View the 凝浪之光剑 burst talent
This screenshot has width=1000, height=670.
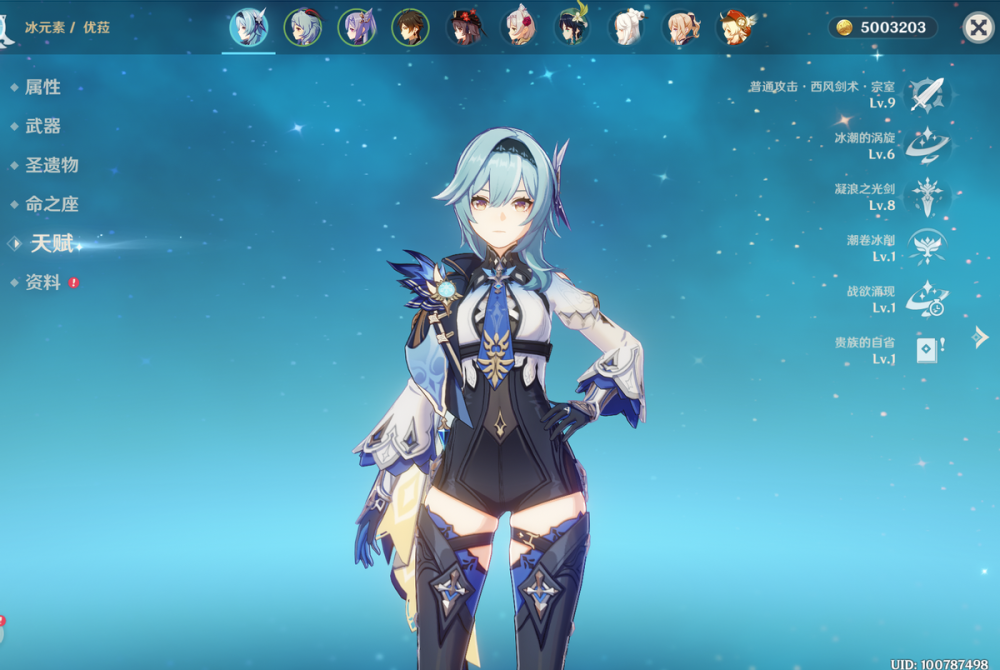(x=927, y=197)
